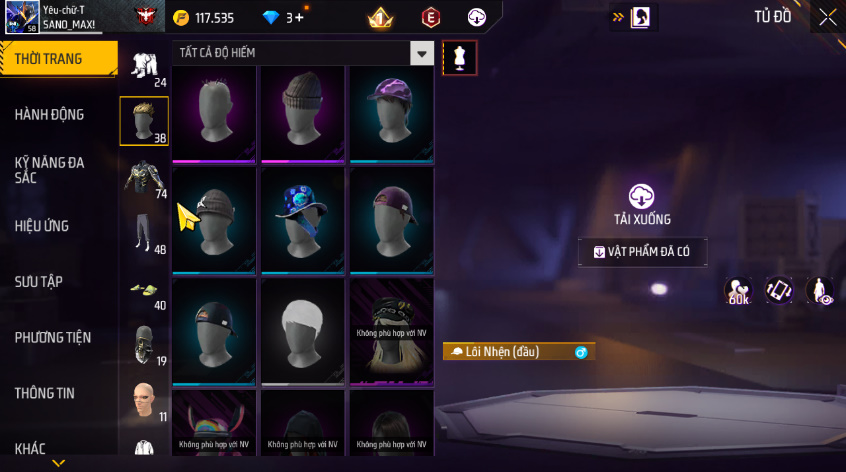Screen dimensions: 846x472
Task: Download the item with TẢI XUỐNG
Action: coord(641,203)
